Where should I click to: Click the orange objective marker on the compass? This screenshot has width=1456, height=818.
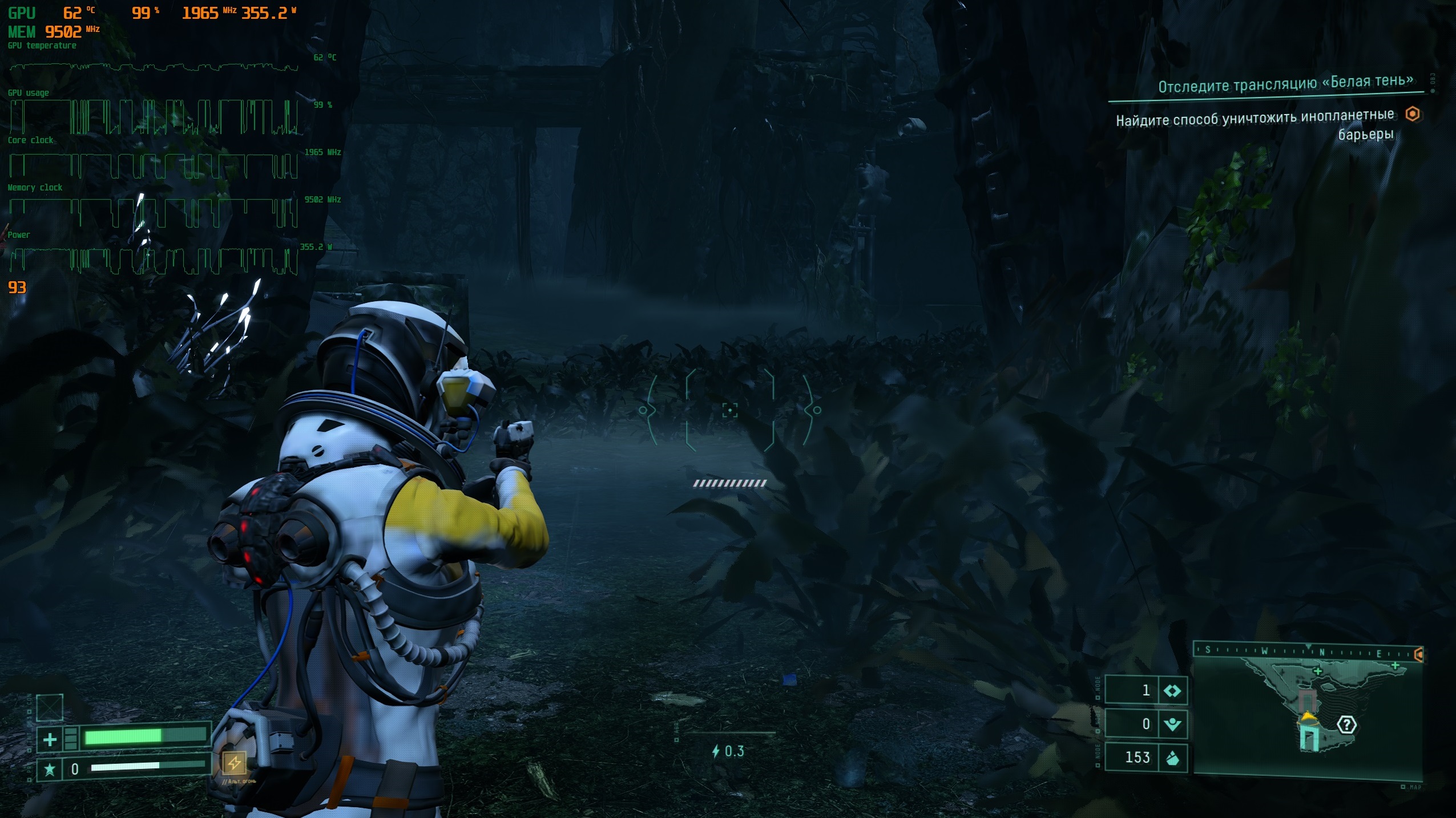(x=1419, y=654)
